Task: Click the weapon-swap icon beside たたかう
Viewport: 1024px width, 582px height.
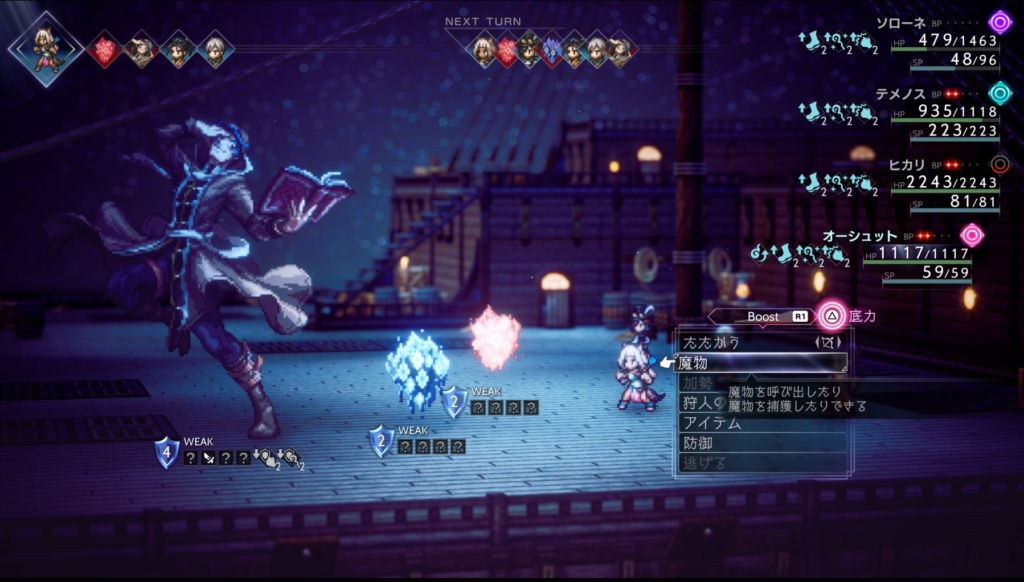Action: (x=828, y=342)
